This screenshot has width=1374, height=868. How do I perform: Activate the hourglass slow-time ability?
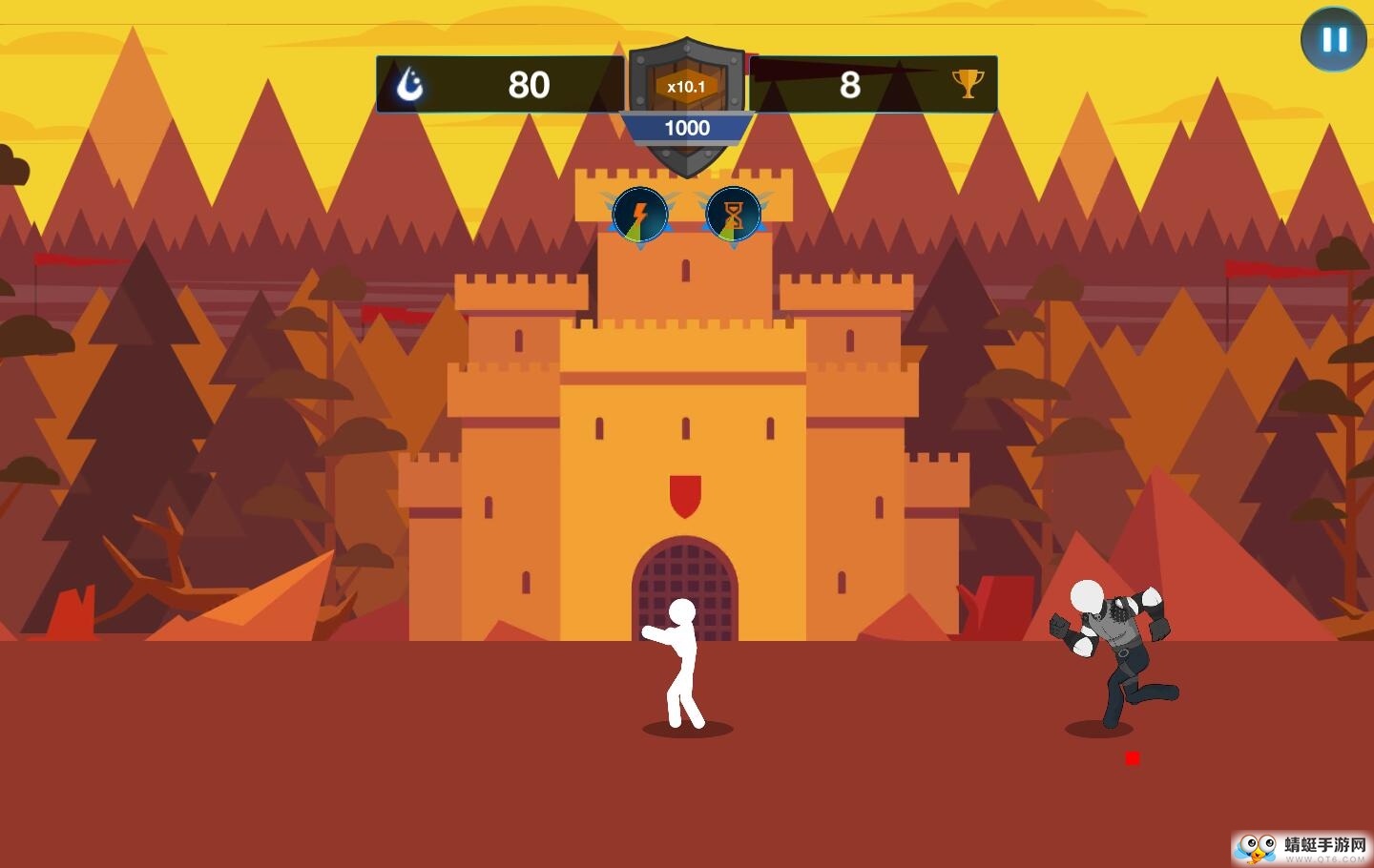[x=732, y=214]
